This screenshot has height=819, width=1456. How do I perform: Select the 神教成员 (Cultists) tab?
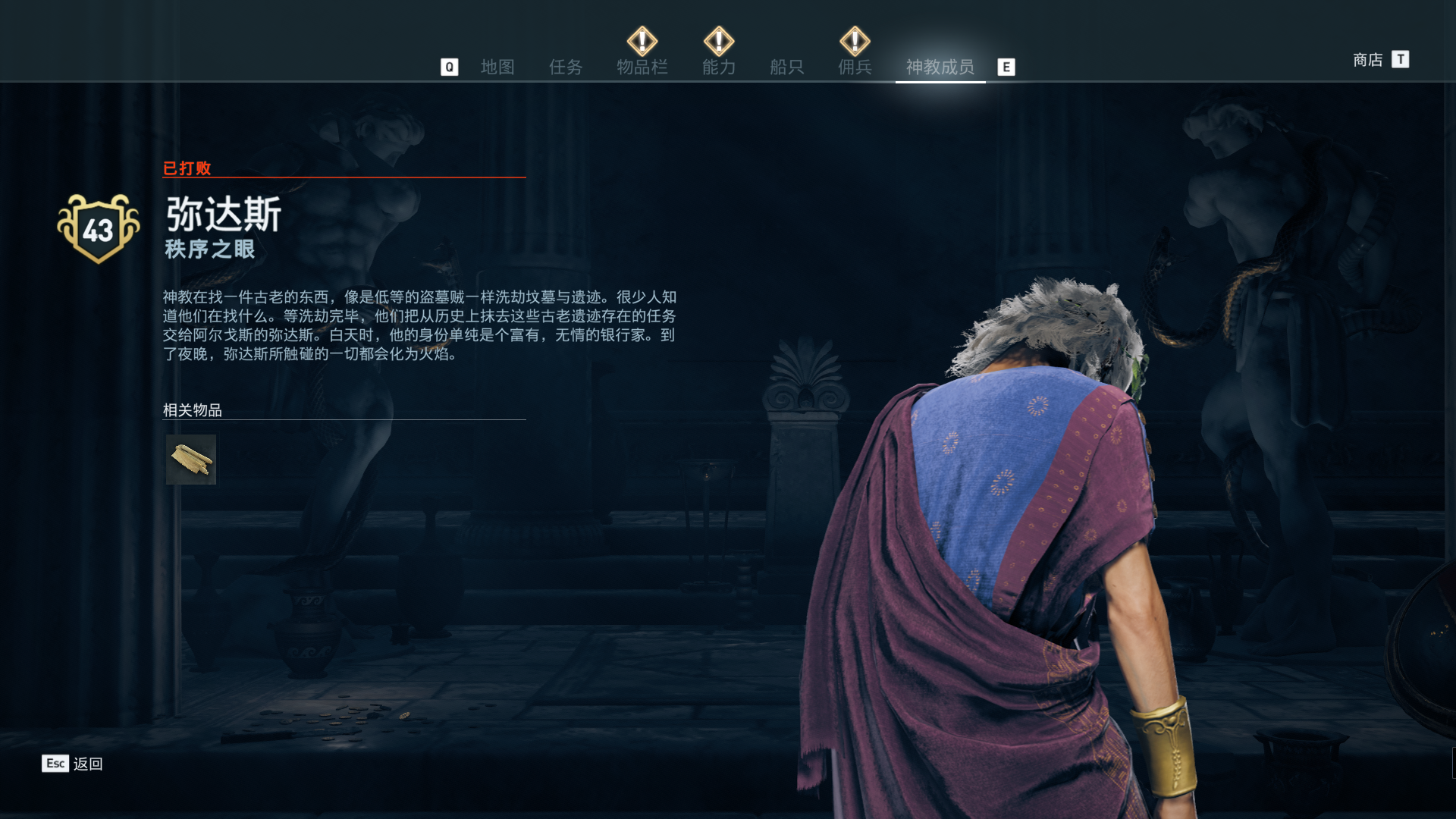pyautogui.click(x=940, y=67)
